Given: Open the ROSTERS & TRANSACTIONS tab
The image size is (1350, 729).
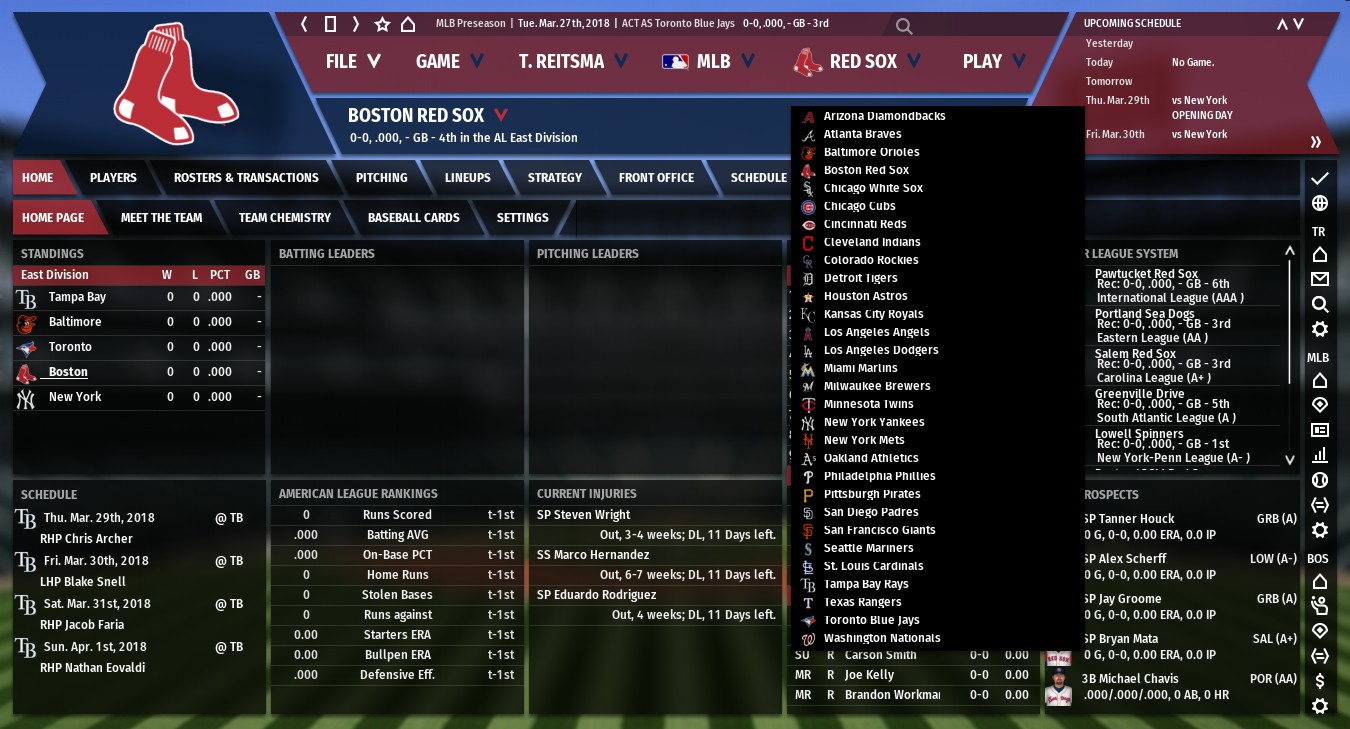Looking at the screenshot, I should pyautogui.click(x=246, y=178).
